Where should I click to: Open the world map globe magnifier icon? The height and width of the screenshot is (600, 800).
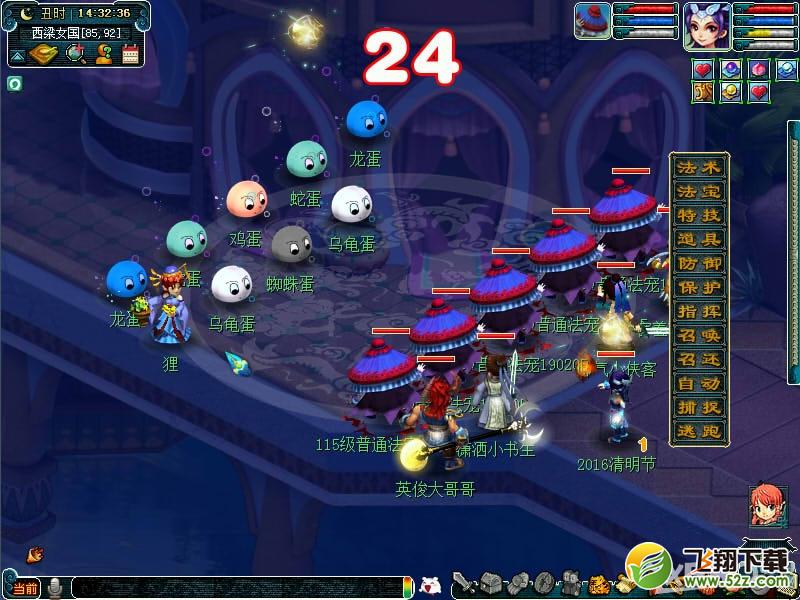(x=75, y=54)
